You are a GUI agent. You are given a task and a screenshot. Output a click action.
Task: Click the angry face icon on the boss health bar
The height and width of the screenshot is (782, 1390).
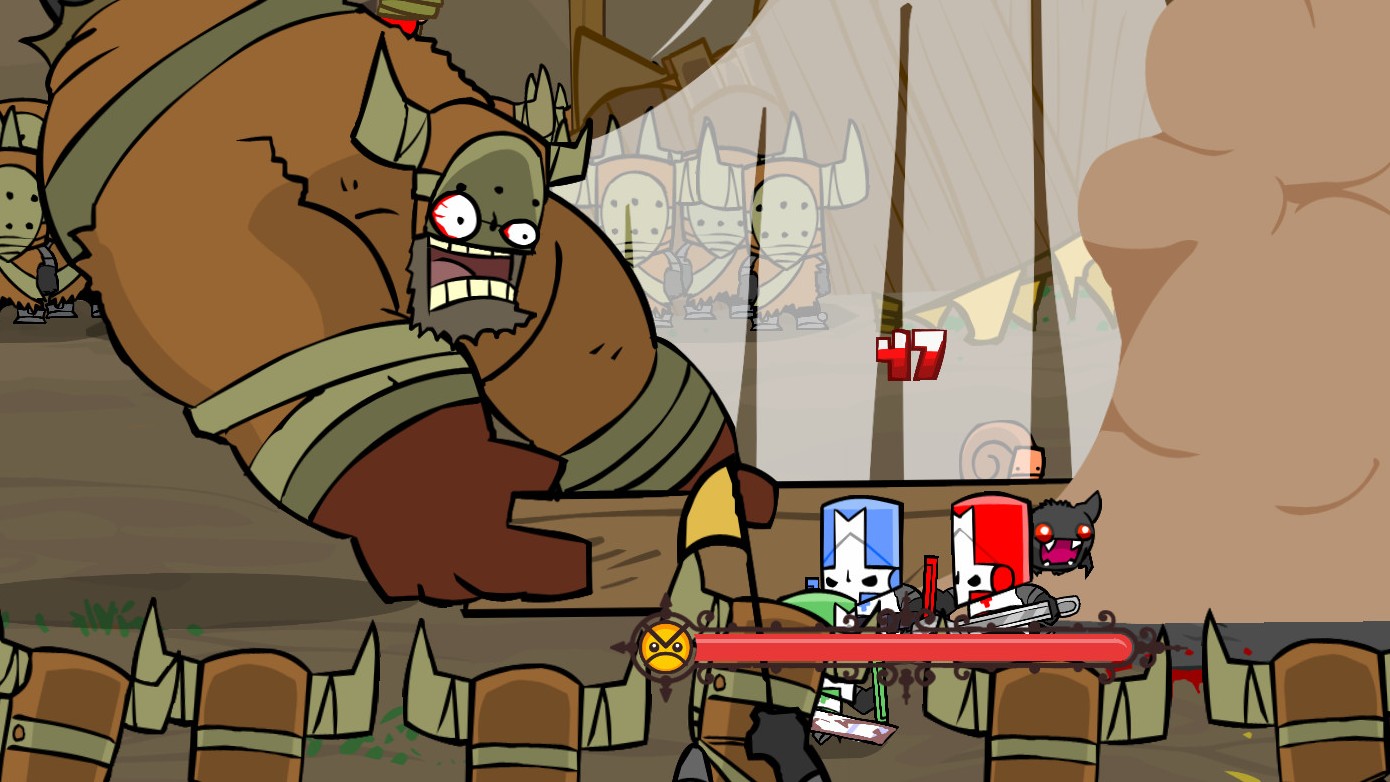pos(663,646)
